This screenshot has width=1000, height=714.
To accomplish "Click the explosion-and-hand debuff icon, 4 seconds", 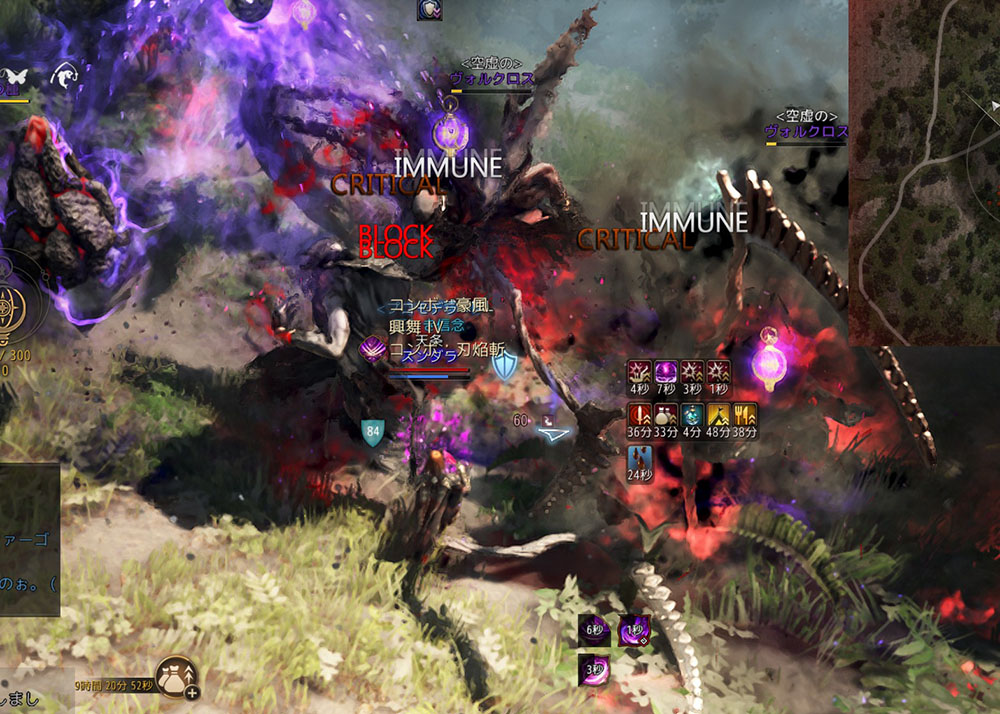I will coord(639,374).
